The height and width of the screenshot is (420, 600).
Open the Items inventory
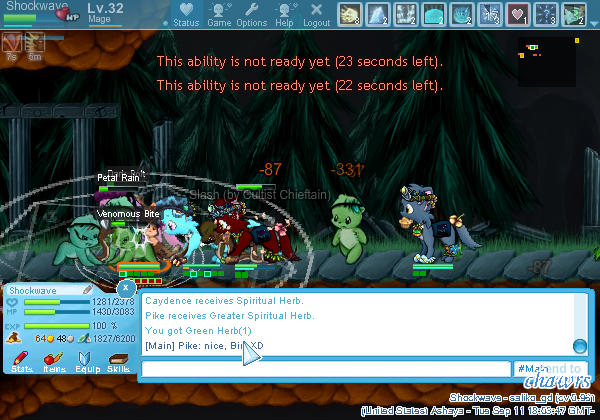point(54,362)
